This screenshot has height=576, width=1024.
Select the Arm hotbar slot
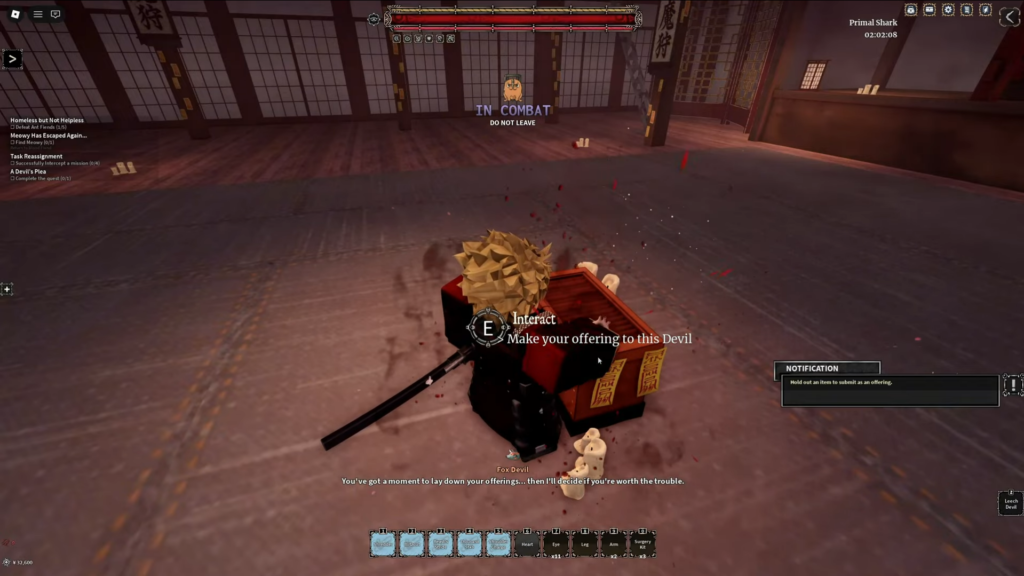[x=614, y=543]
